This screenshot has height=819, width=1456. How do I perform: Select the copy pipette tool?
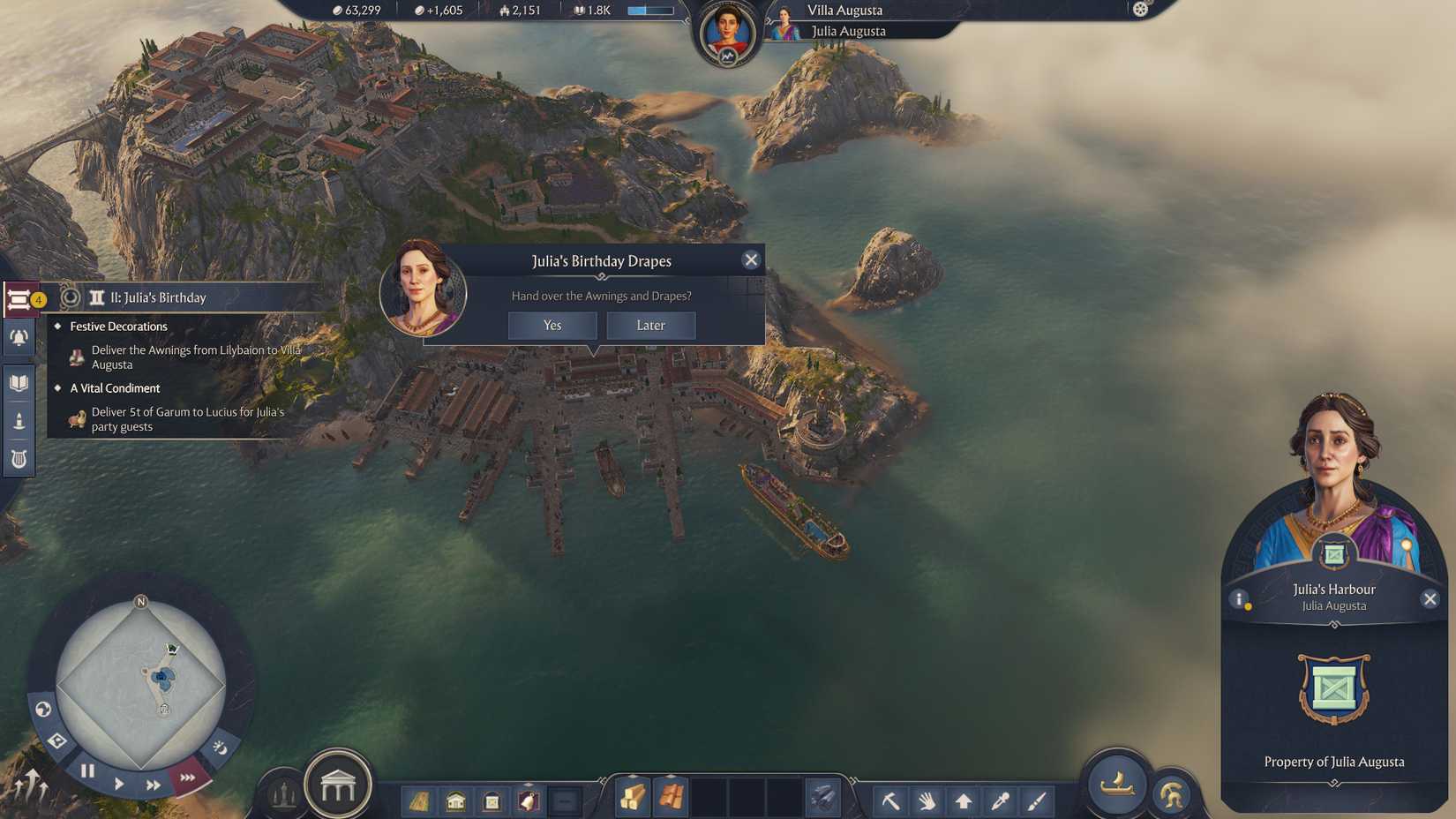coord(998,800)
